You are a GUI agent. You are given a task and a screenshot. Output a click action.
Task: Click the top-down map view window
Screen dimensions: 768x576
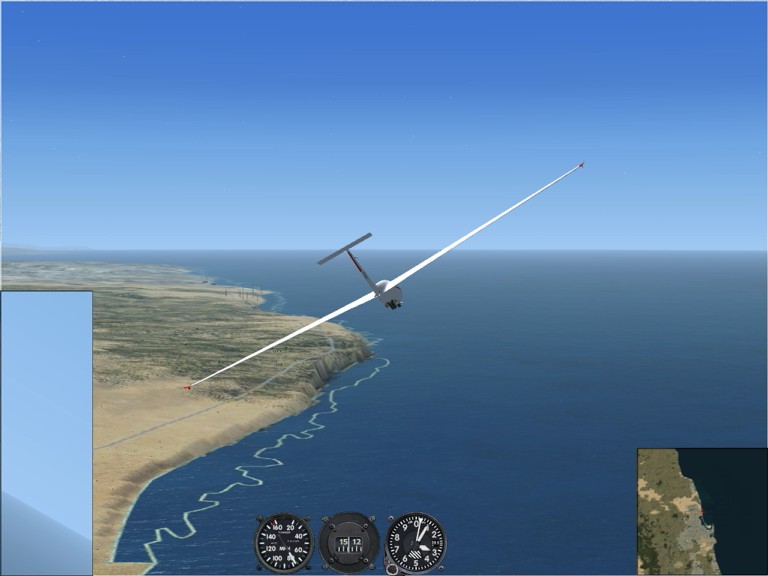701,511
